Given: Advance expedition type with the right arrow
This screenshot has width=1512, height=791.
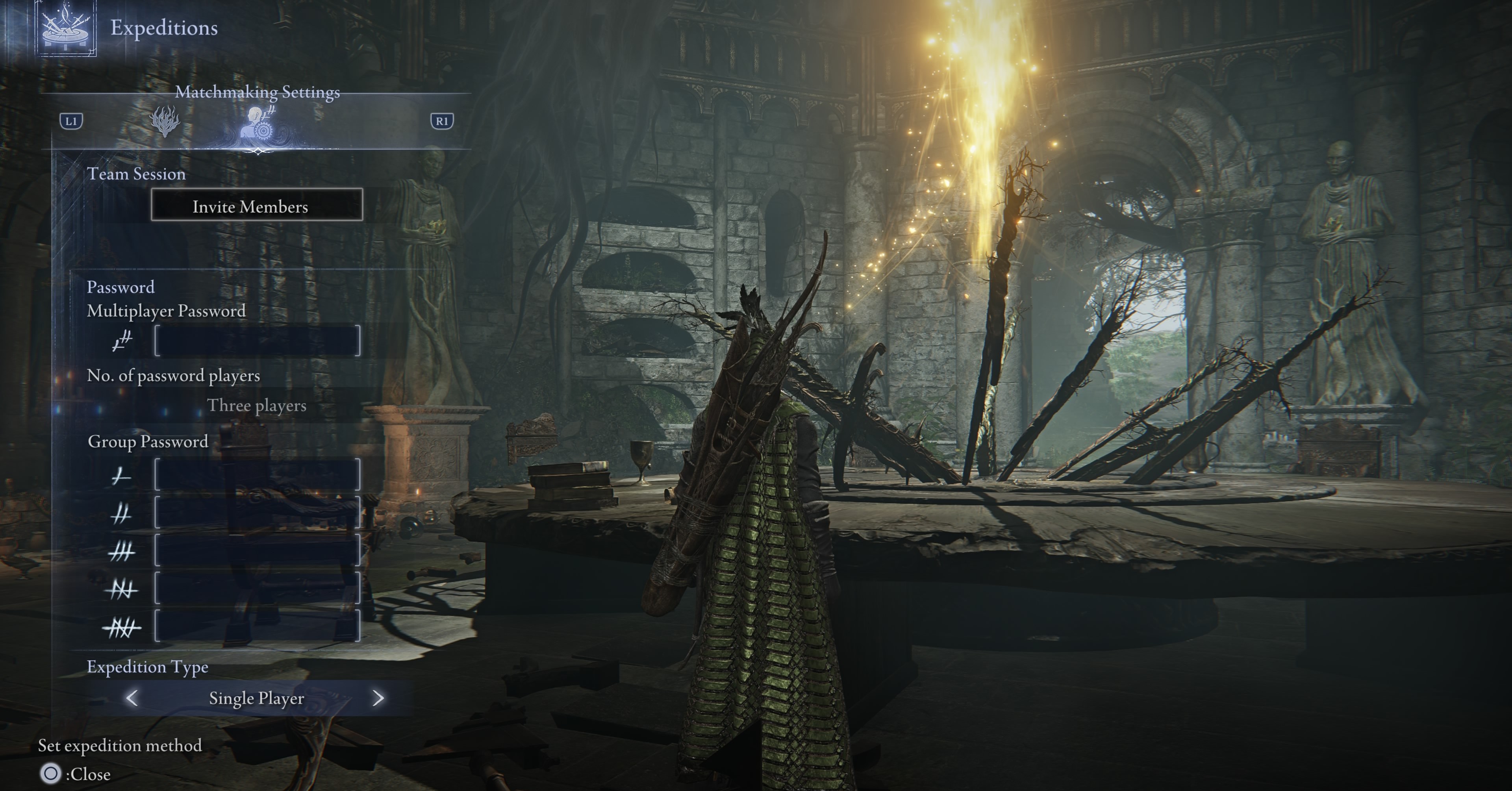Looking at the screenshot, I should click(x=378, y=698).
